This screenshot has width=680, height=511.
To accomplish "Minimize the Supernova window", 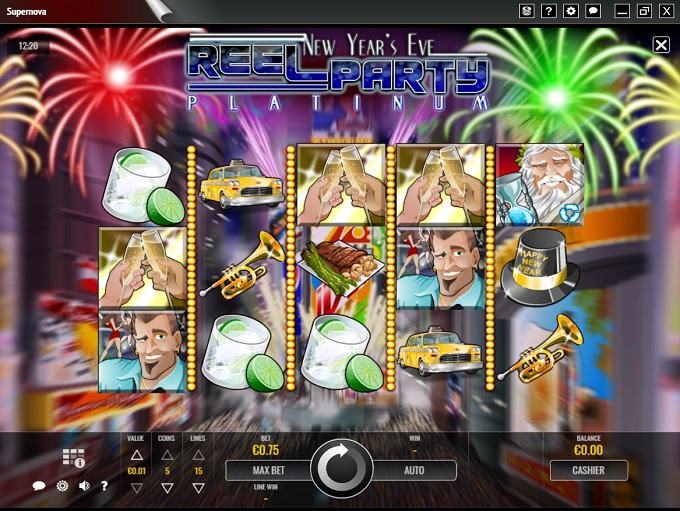I will (623, 11).
